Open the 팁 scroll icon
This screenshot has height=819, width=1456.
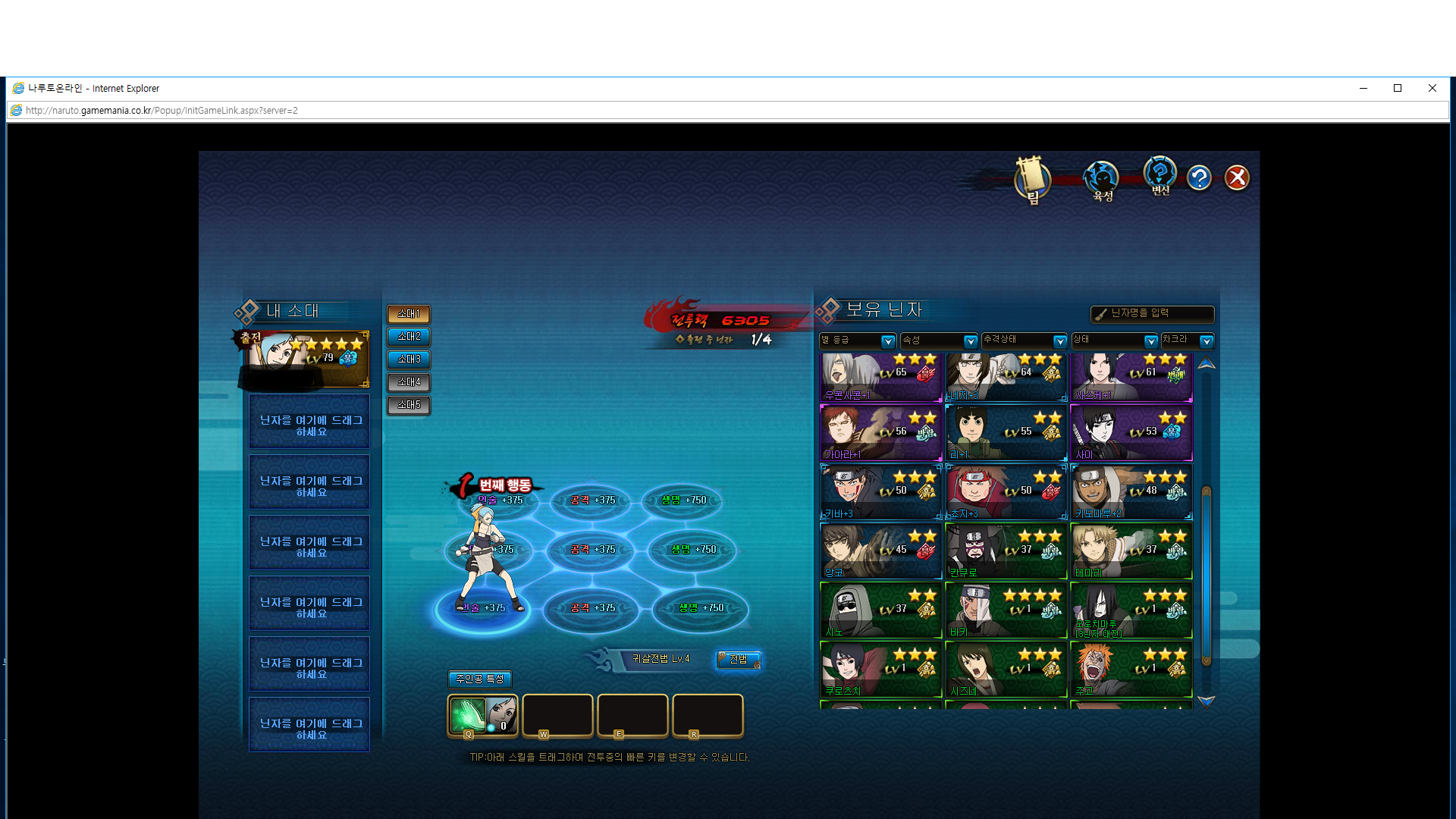(x=1032, y=180)
